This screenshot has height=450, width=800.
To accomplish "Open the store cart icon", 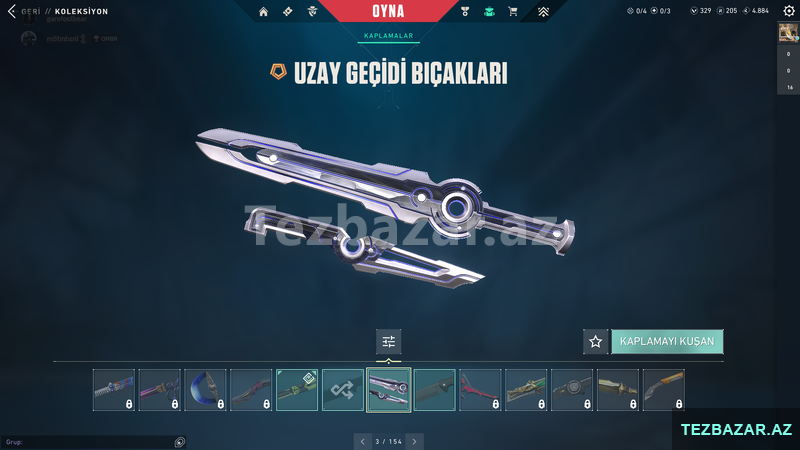I will click(x=513, y=12).
